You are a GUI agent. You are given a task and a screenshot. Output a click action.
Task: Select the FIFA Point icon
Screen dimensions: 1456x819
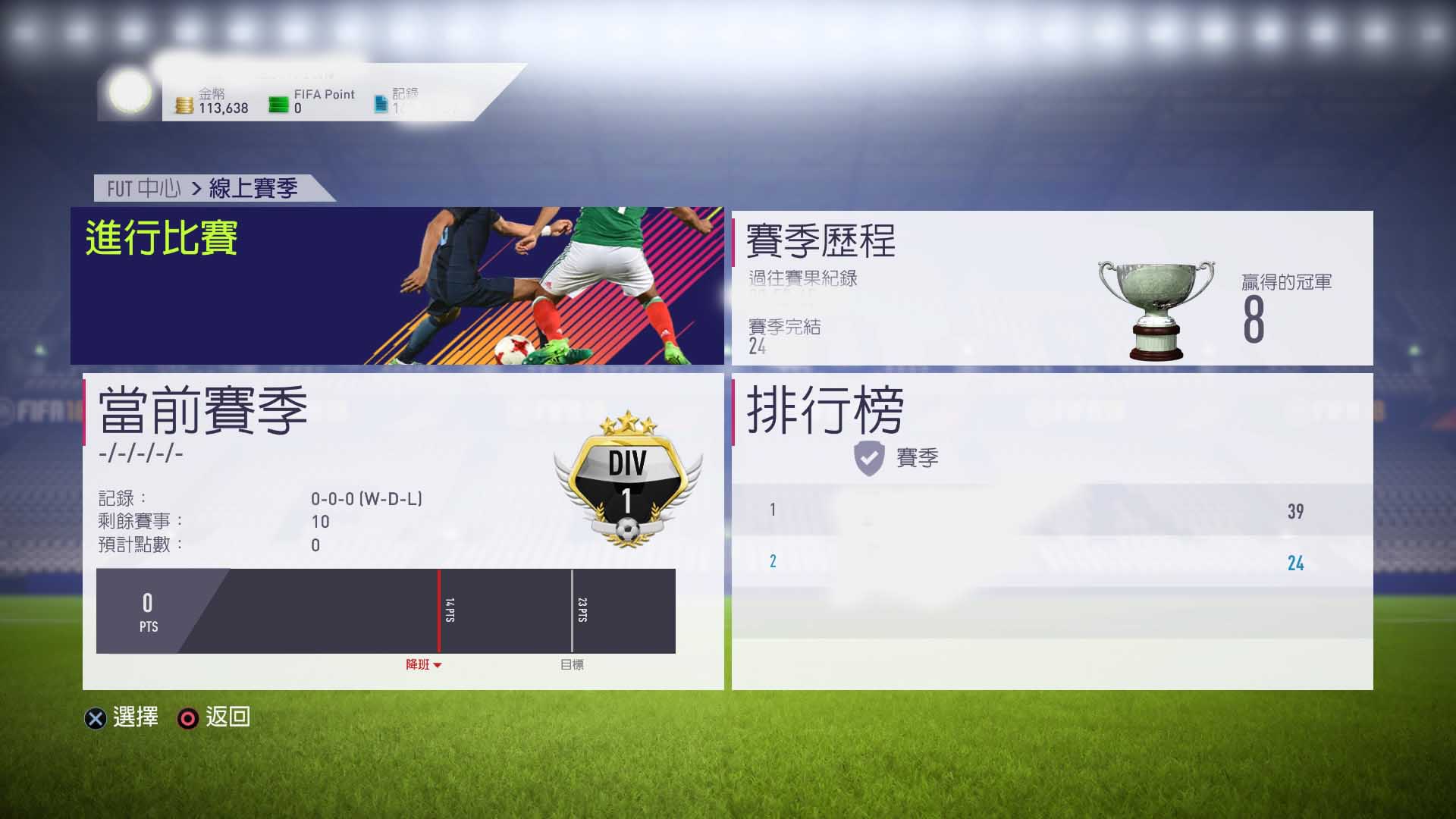coord(278,102)
